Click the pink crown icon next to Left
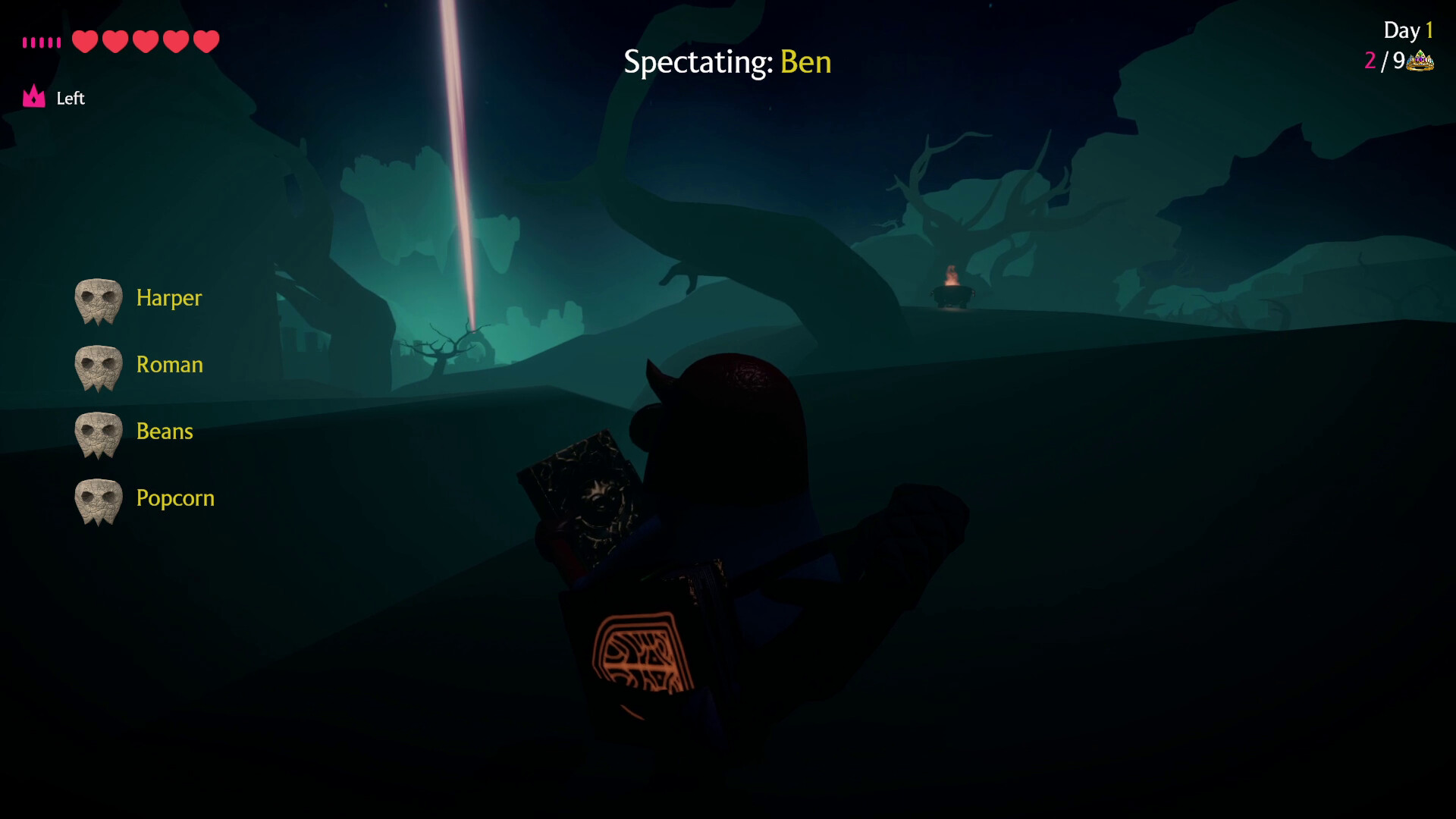Viewport: 1456px width, 819px height. coord(33,96)
